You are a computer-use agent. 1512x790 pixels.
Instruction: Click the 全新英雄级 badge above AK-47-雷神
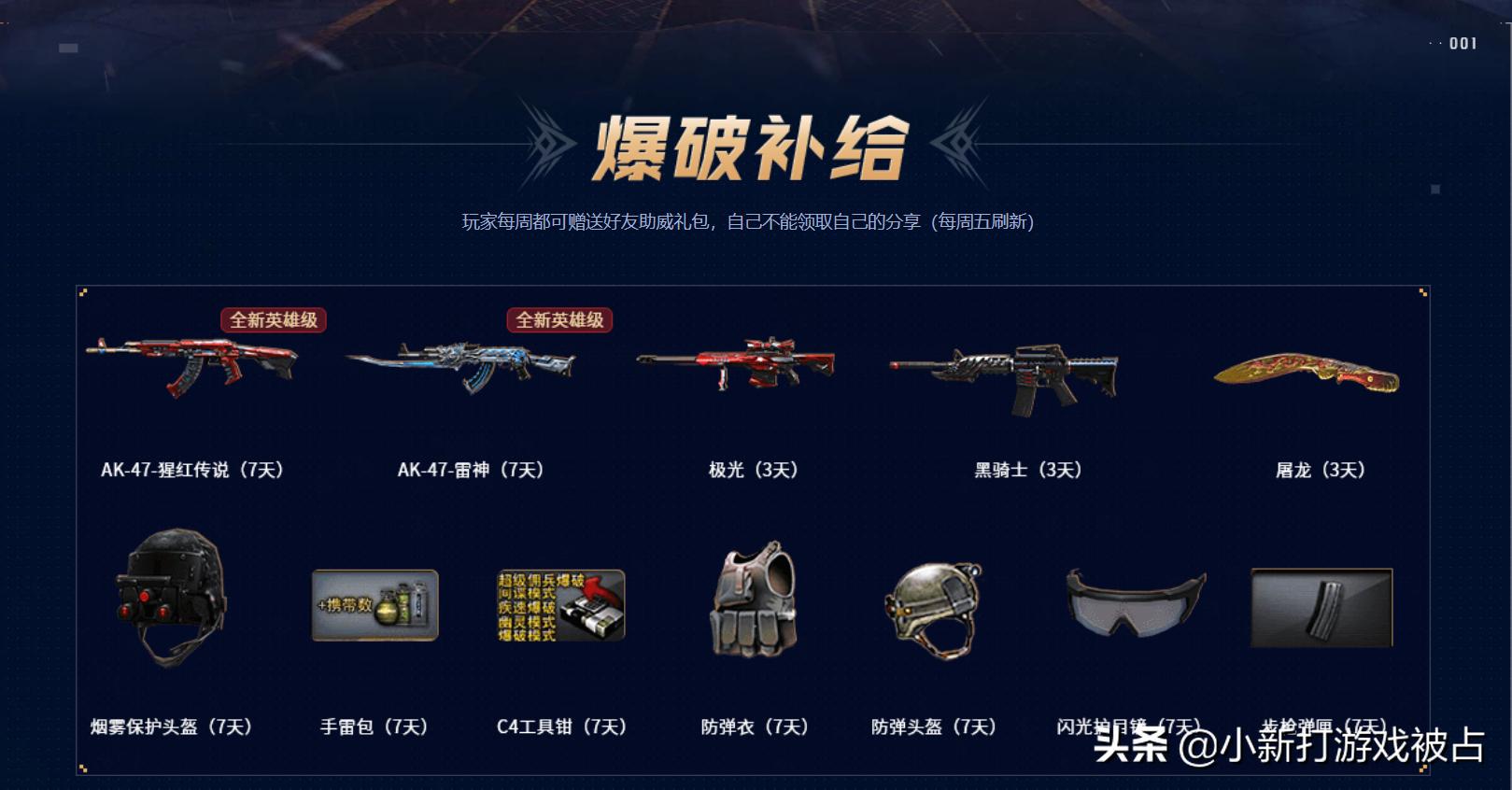click(x=558, y=319)
